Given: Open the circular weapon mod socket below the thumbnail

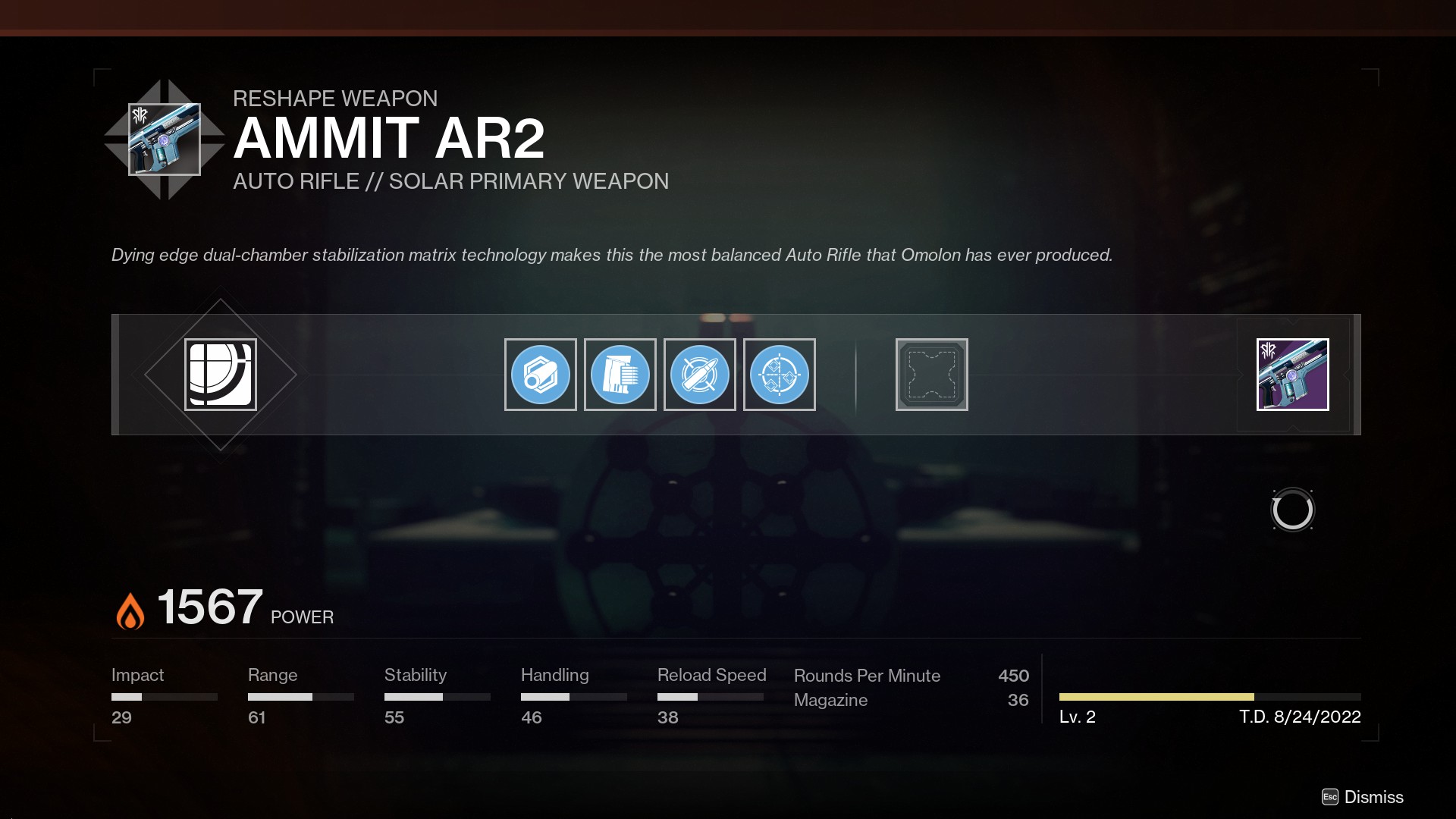Looking at the screenshot, I should [1292, 510].
